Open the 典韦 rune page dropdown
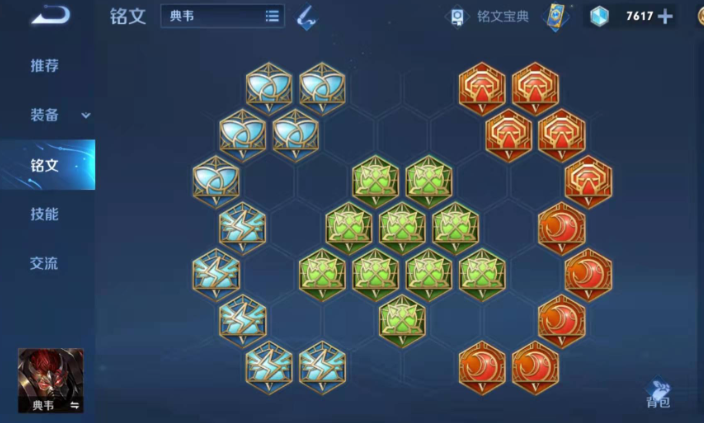 pyautogui.click(x=222, y=16)
